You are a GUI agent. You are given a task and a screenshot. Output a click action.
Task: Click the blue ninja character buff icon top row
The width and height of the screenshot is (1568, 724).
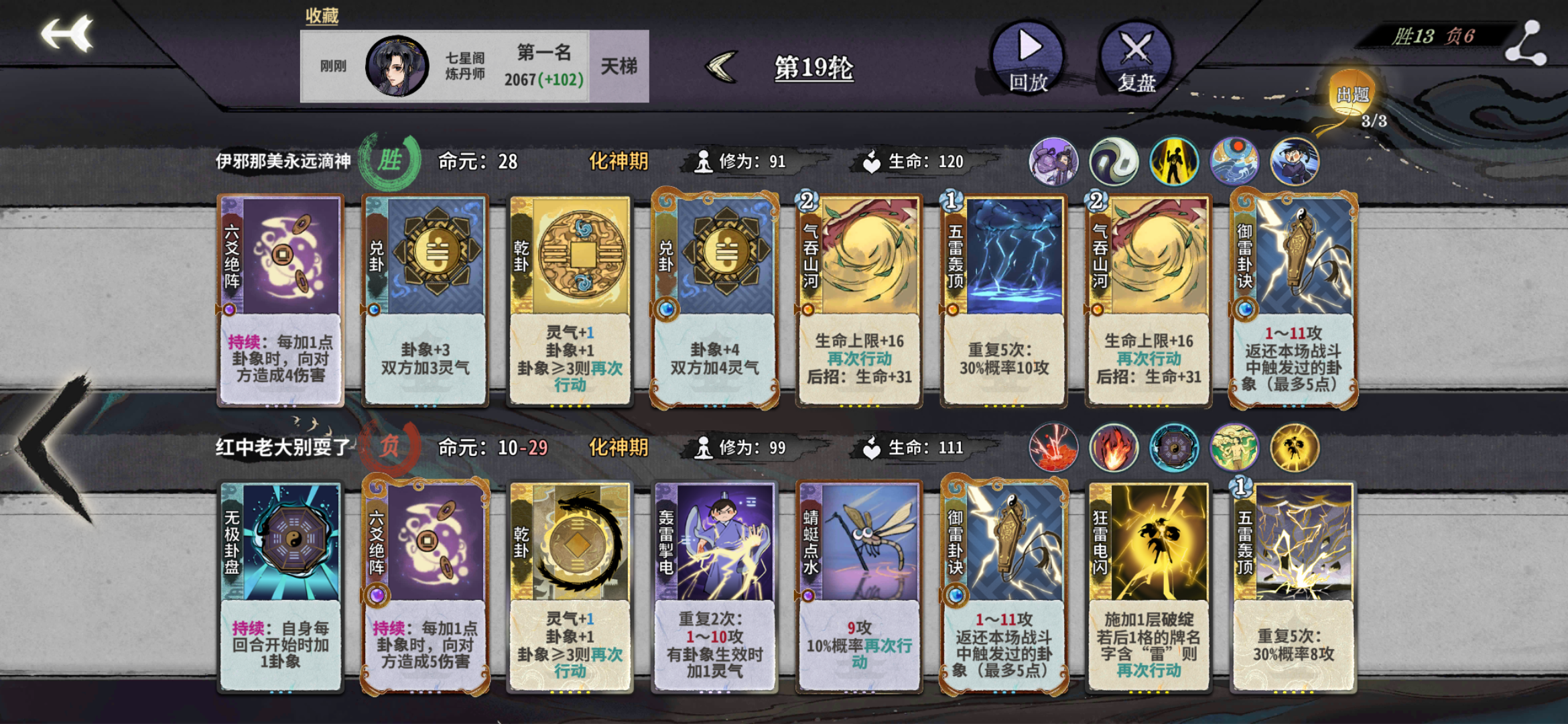[x=1294, y=161]
